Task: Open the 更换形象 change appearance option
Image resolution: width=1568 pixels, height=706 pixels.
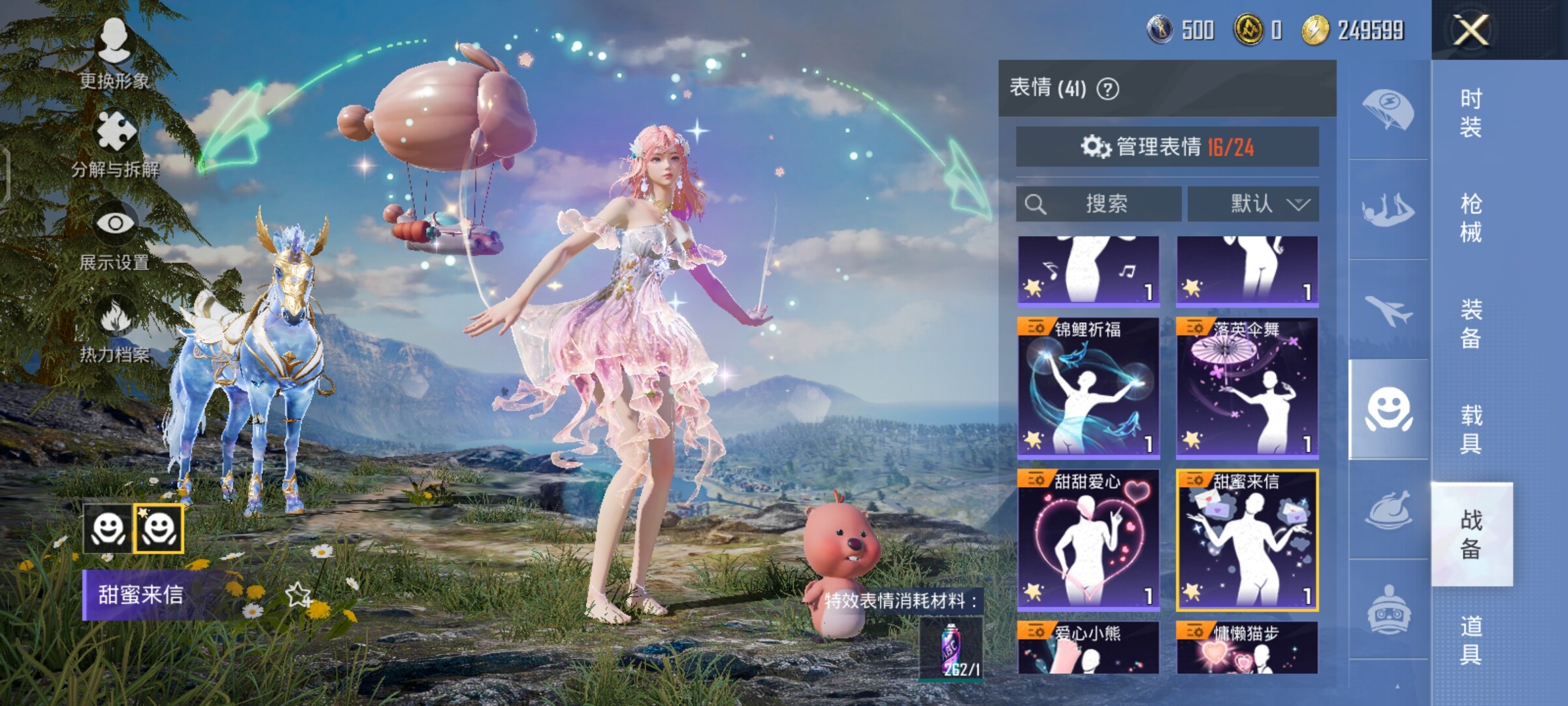Action: click(114, 54)
